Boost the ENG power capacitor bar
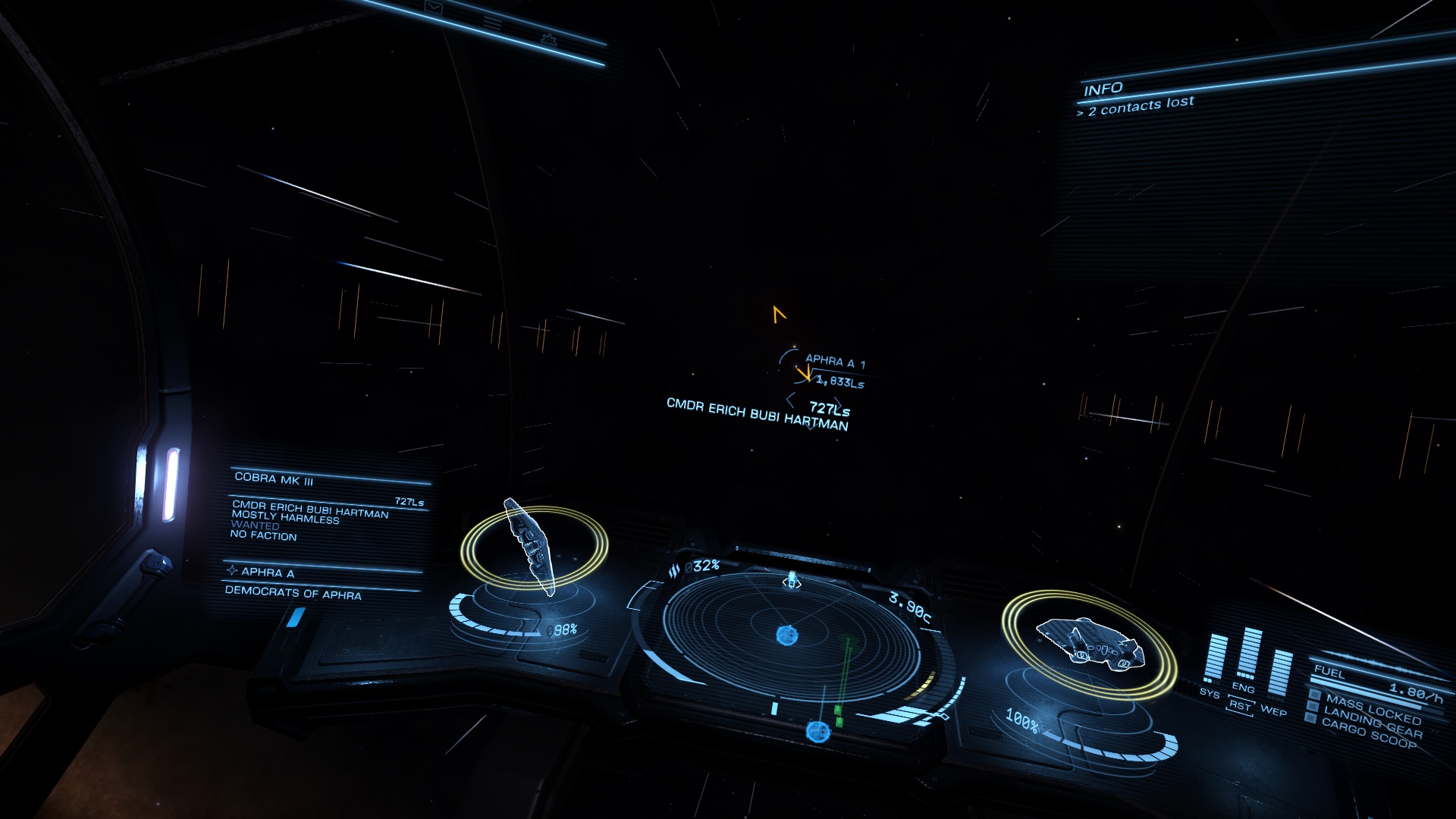Image resolution: width=1456 pixels, height=819 pixels. (x=1247, y=654)
